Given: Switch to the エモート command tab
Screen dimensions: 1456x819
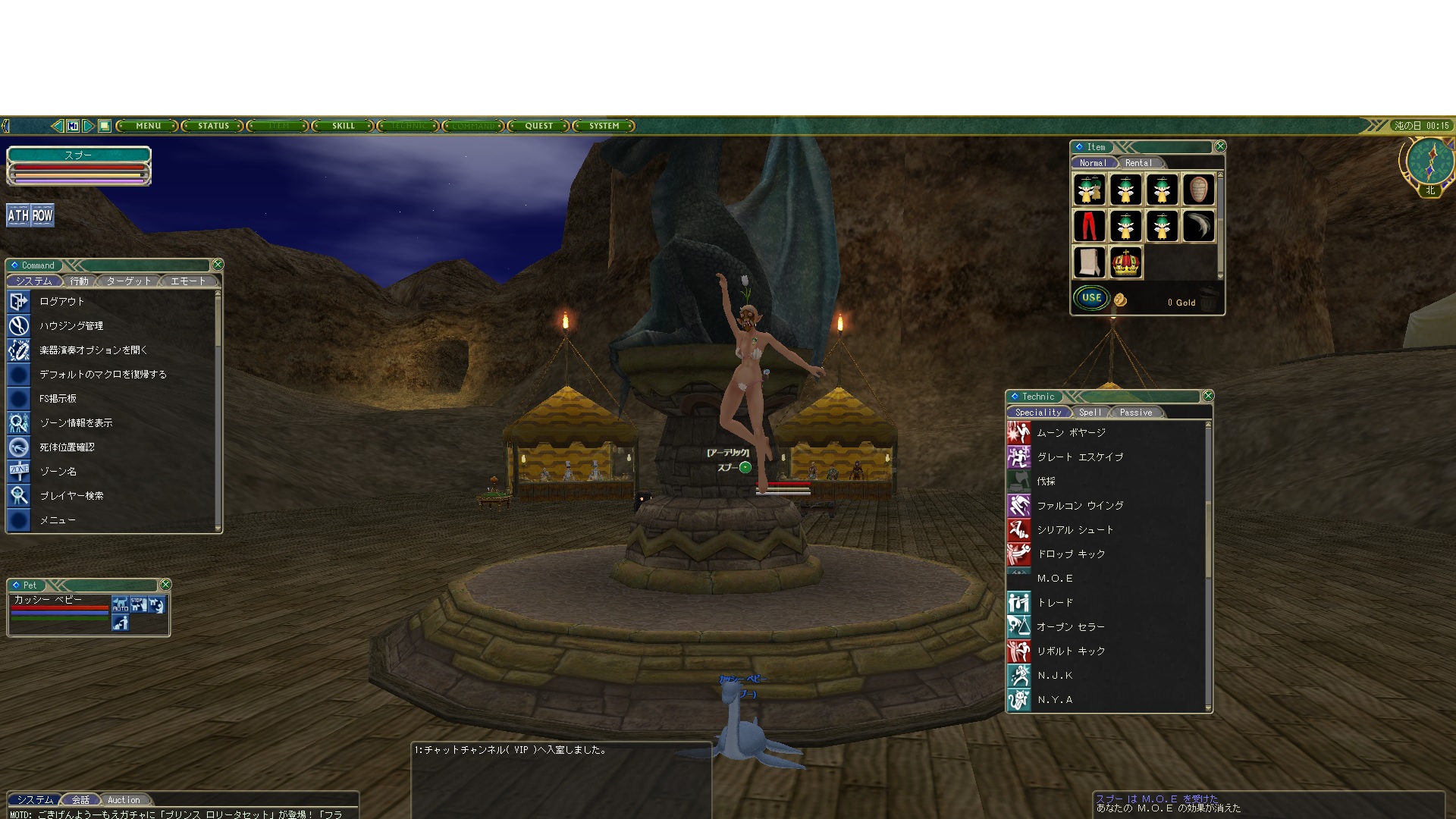Looking at the screenshot, I should pyautogui.click(x=188, y=281).
